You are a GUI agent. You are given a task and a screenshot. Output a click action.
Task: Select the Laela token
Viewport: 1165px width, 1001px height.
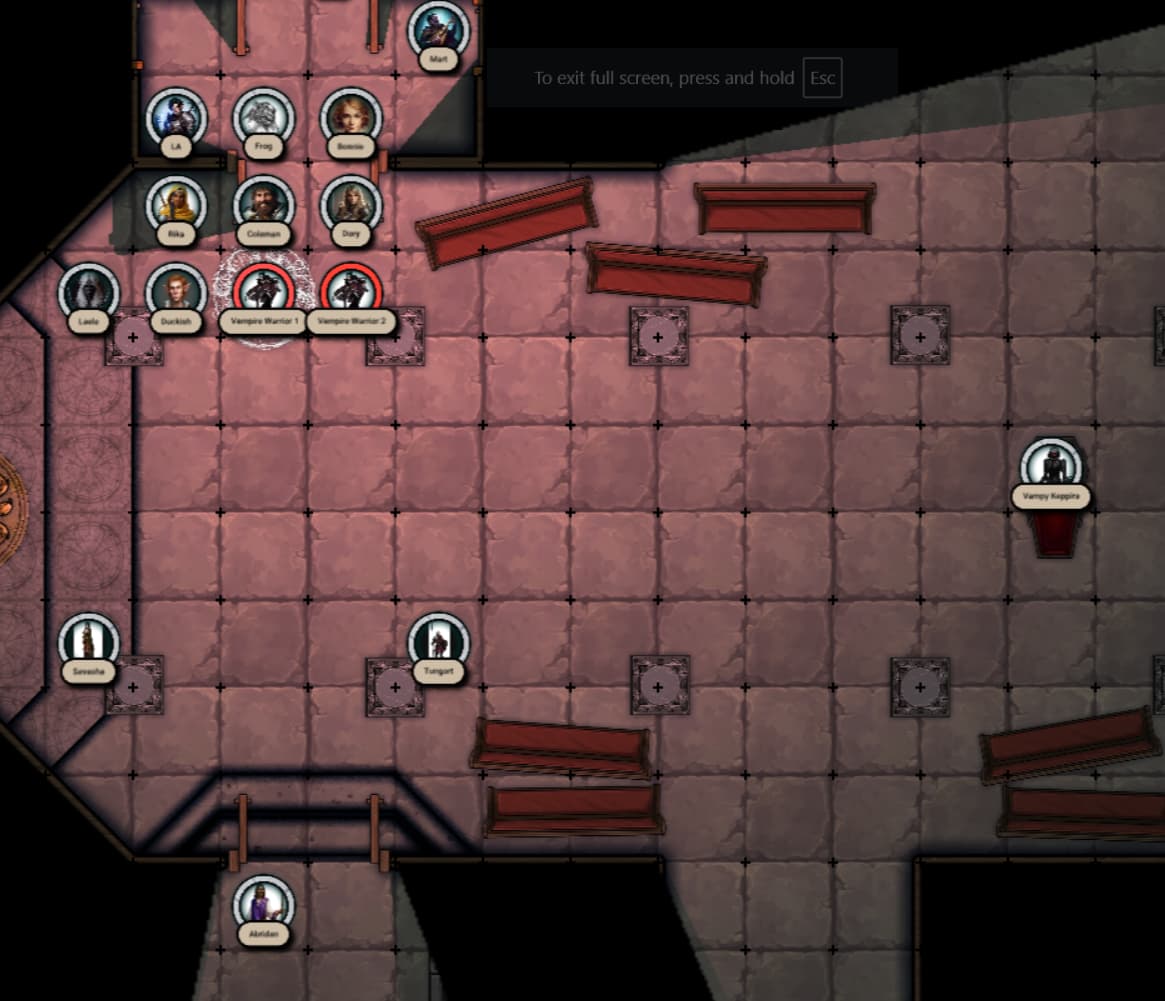point(89,292)
